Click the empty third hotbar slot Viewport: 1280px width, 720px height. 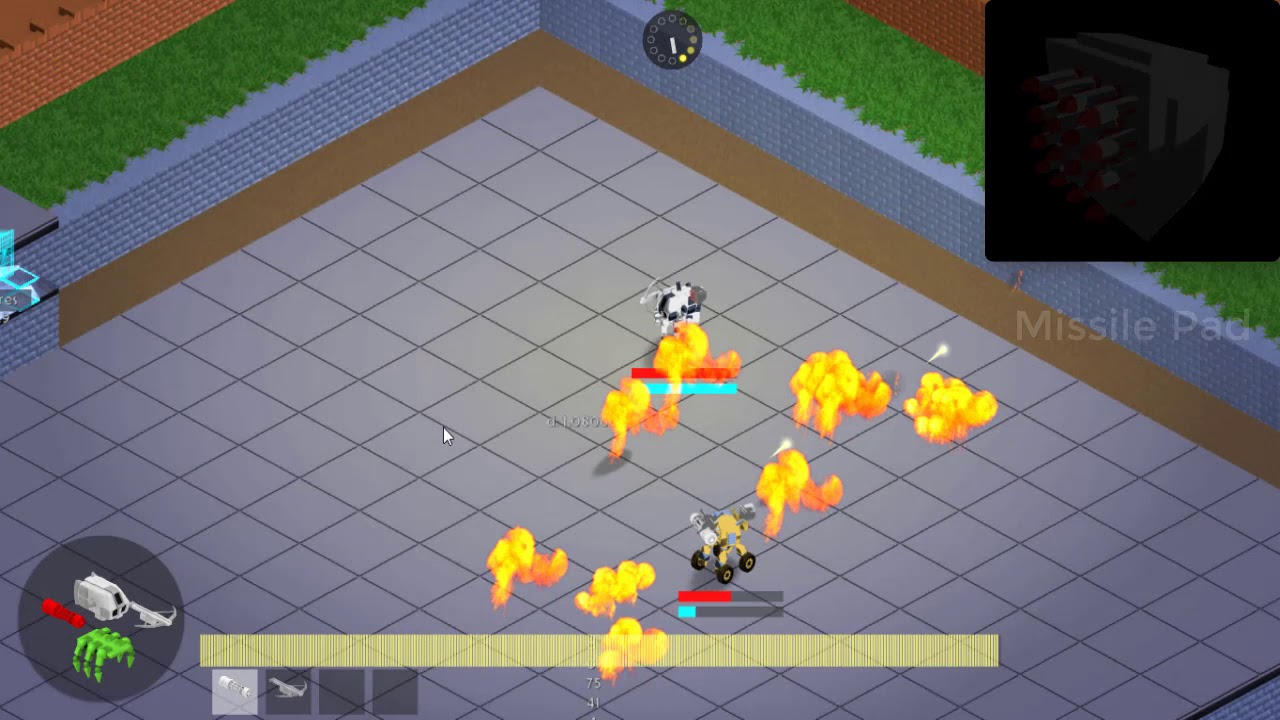[x=339, y=691]
